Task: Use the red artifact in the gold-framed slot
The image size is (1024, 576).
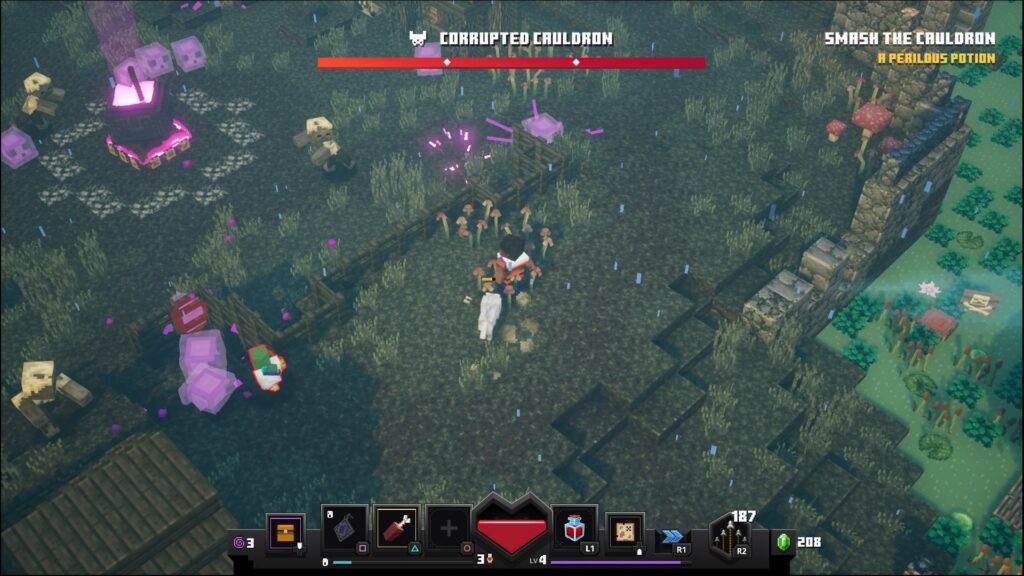Action: coord(397,529)
